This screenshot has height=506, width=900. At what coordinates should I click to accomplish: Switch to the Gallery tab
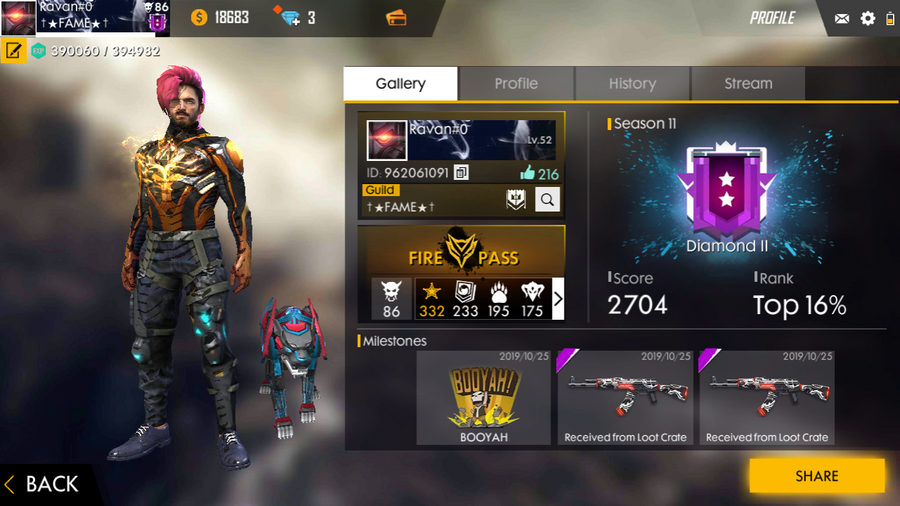pyautogui.click(x=400, y=84)
